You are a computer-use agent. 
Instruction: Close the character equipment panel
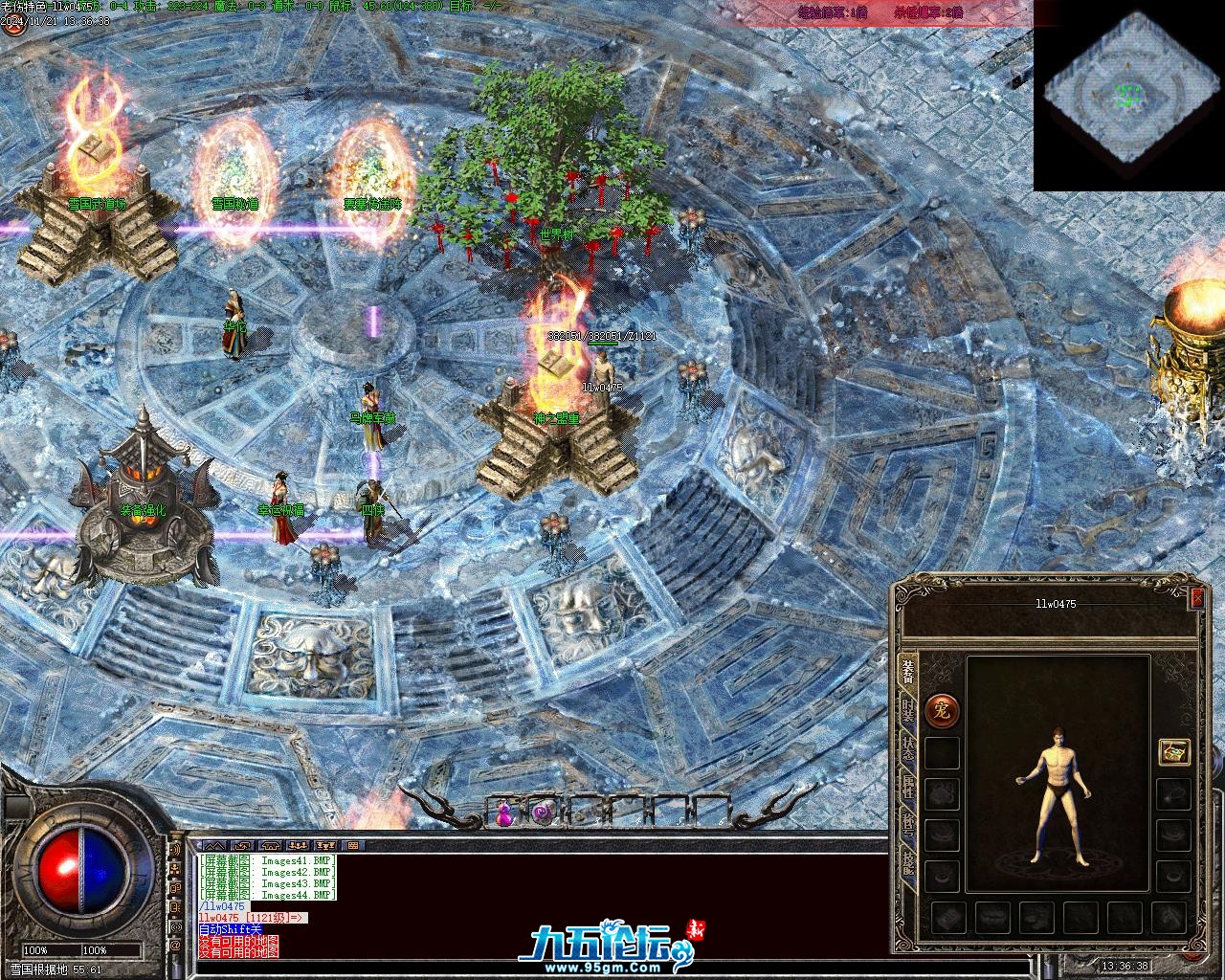[x=1196, y=598]
